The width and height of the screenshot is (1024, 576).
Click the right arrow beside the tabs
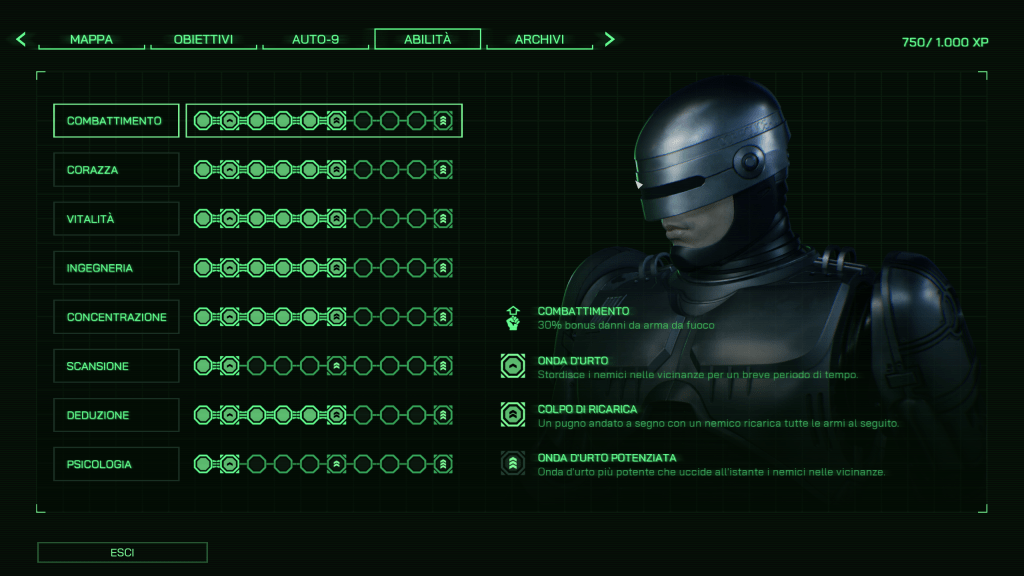(x=609, y=40)
